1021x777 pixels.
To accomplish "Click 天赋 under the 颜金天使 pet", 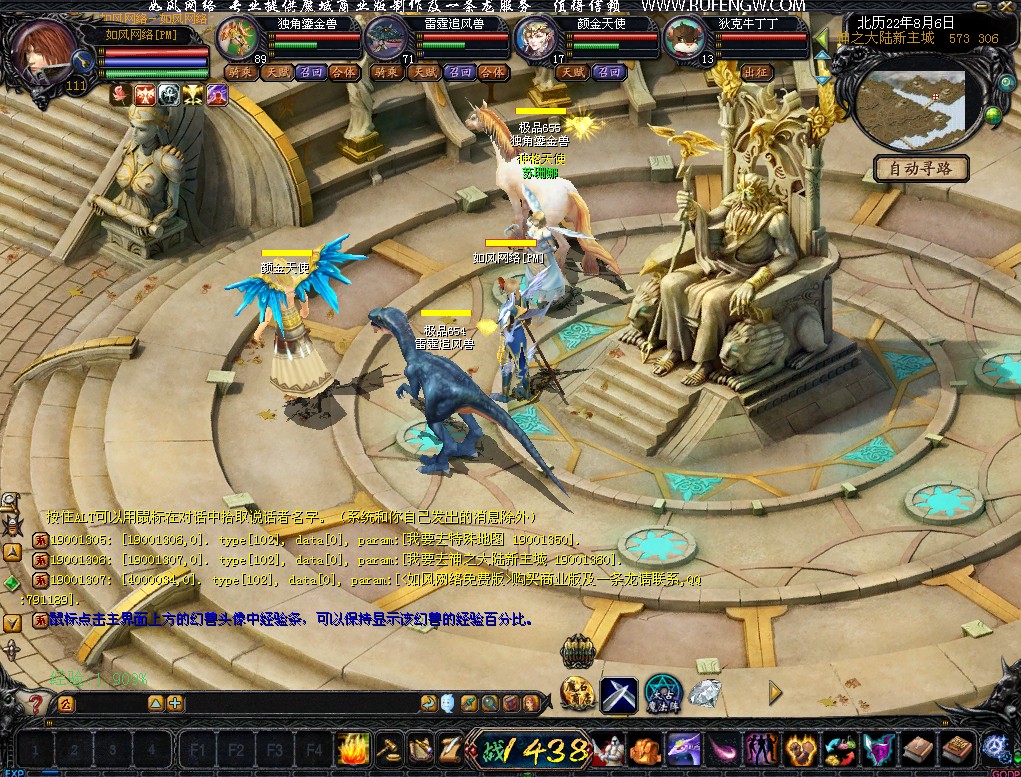I will 573,72.
